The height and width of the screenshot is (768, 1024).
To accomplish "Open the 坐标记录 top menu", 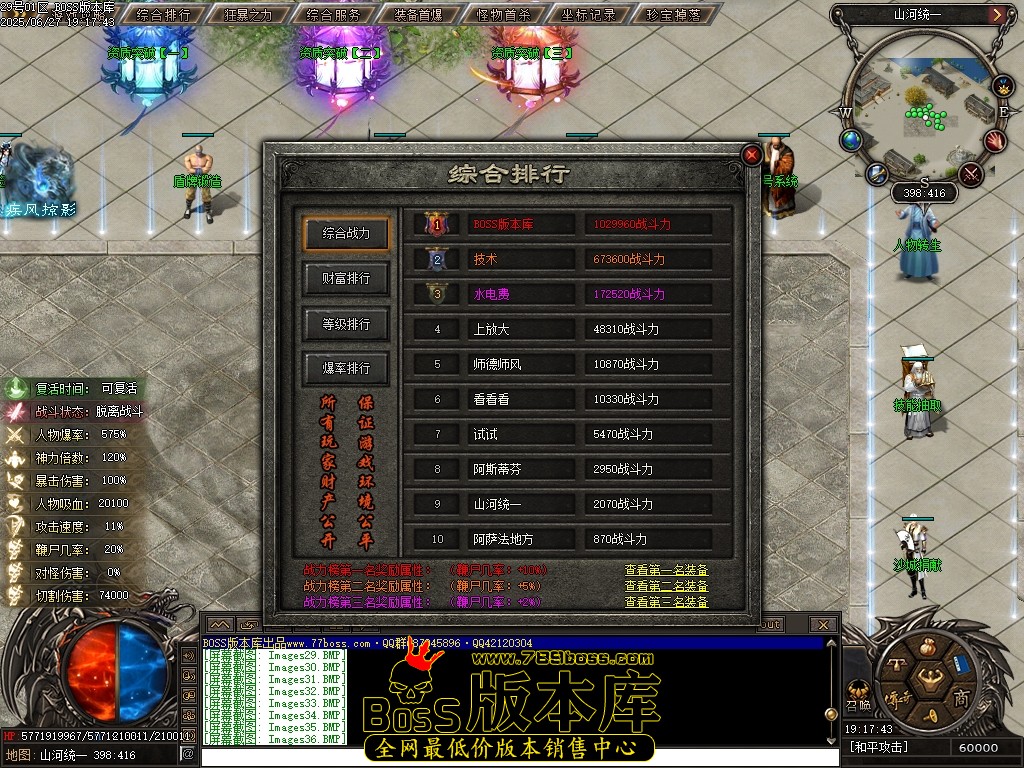I will (590, 15).
